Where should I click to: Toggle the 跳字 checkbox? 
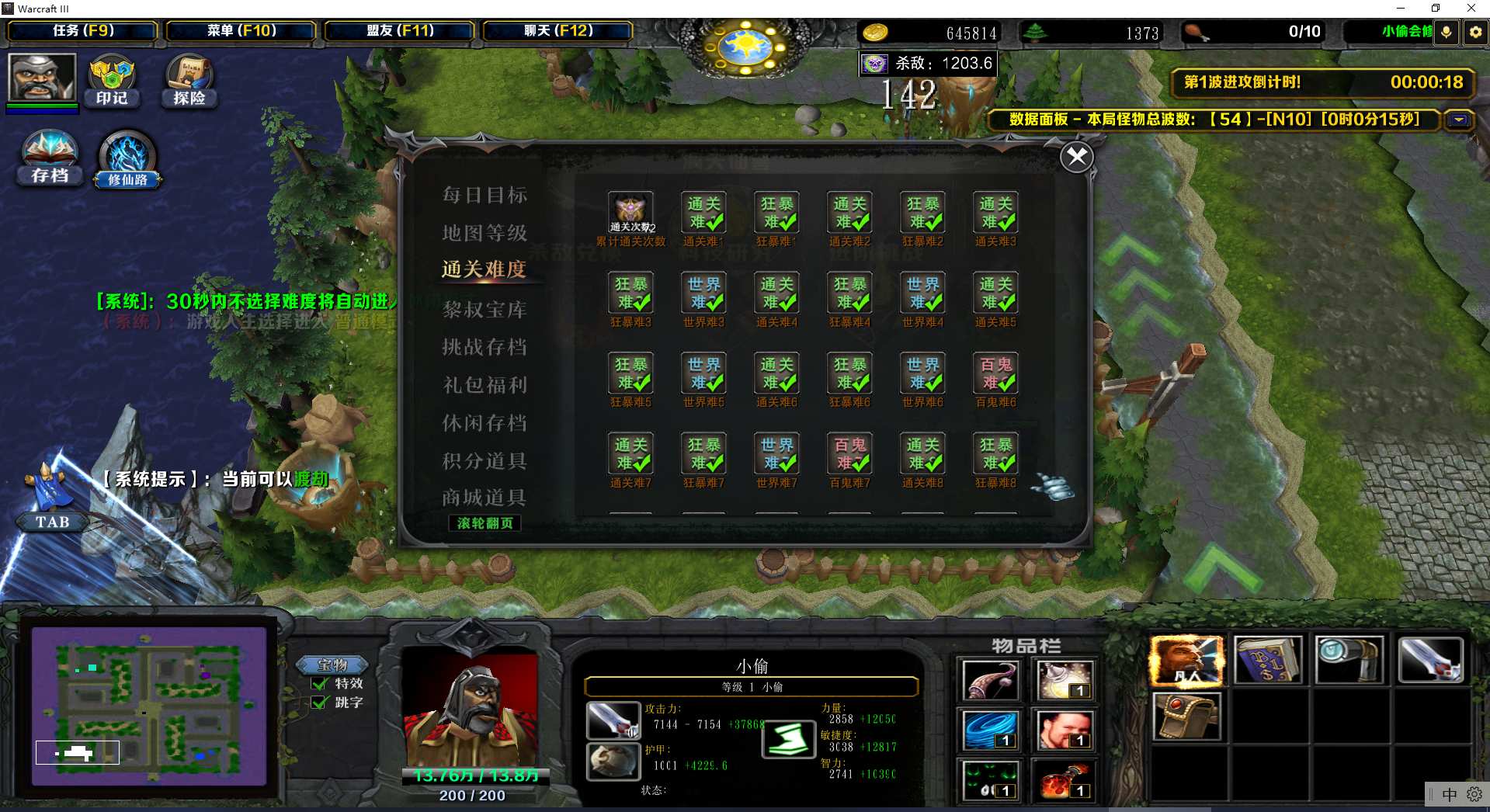(319, 703)
